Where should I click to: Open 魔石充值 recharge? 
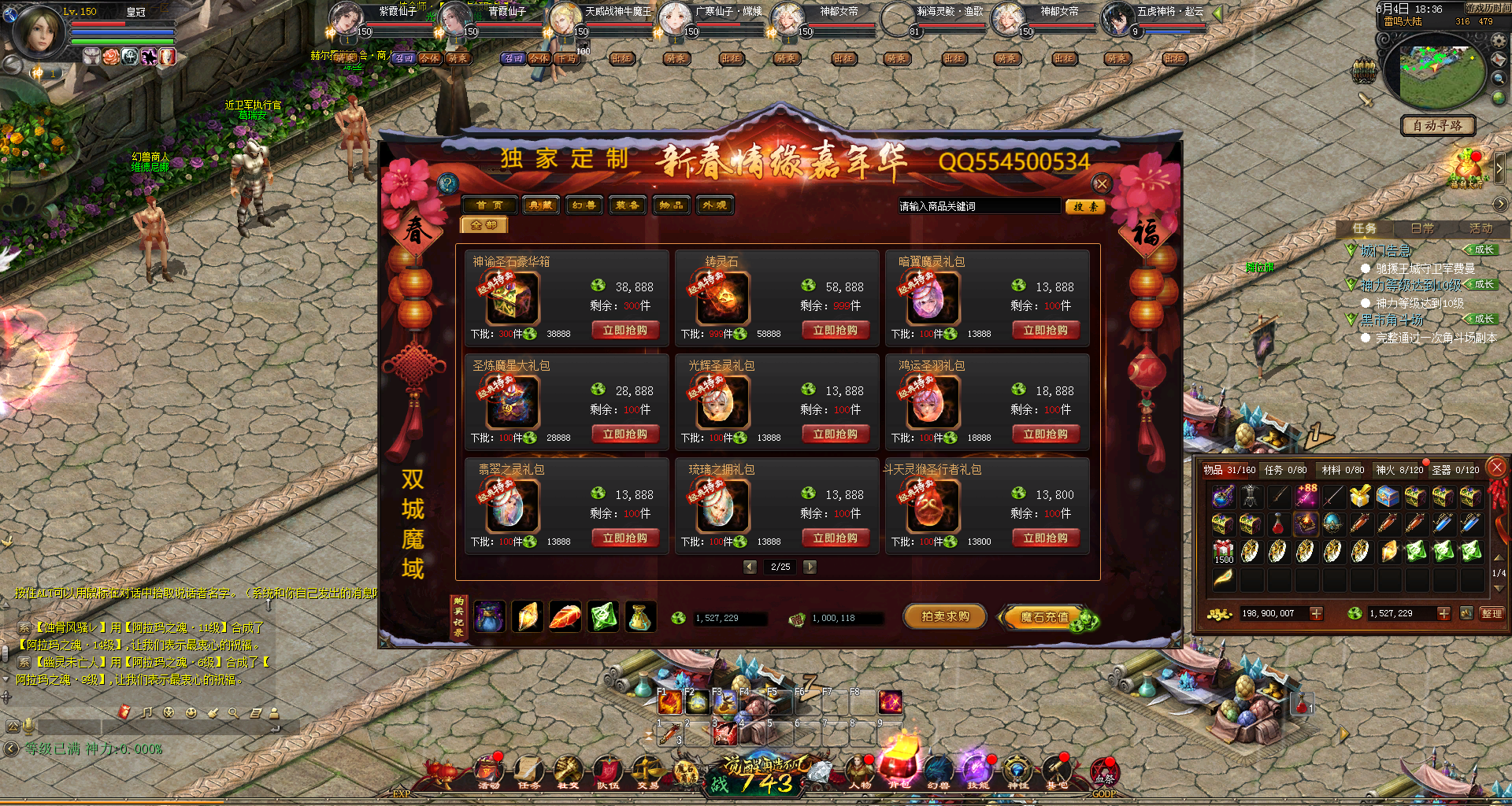(1045, 618)
